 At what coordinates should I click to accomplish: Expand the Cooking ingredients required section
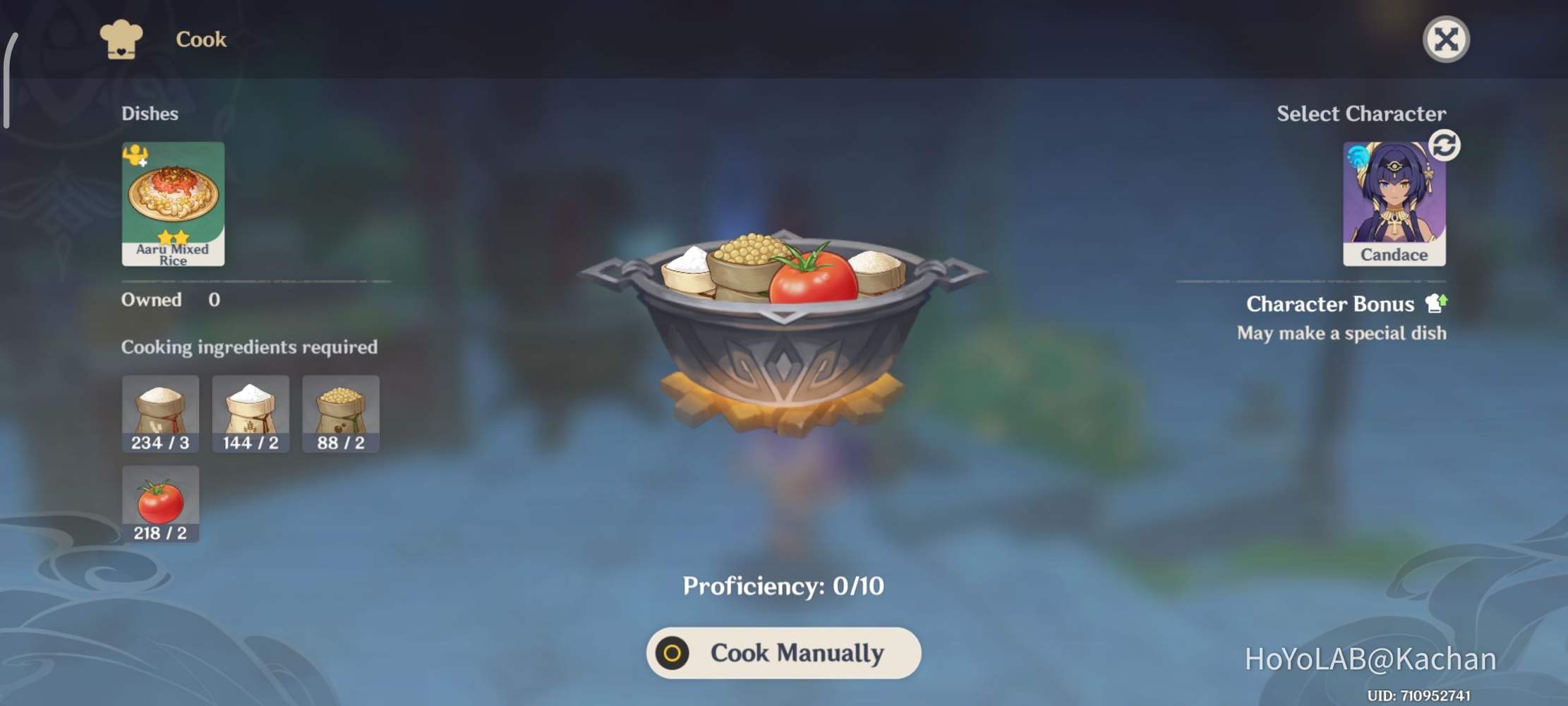[251, 347]
